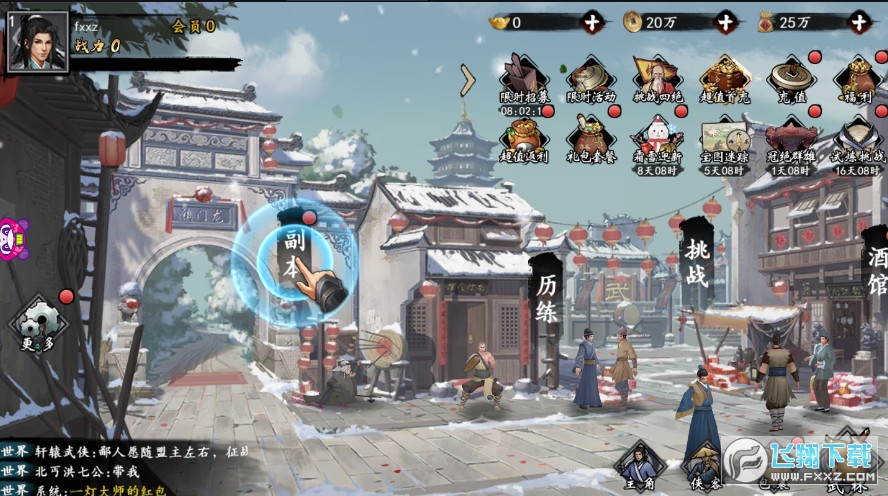This screenshot has width=888, height=496.
Task: Visit the 酒馆 tavern sign
Action: click(876, 270)
